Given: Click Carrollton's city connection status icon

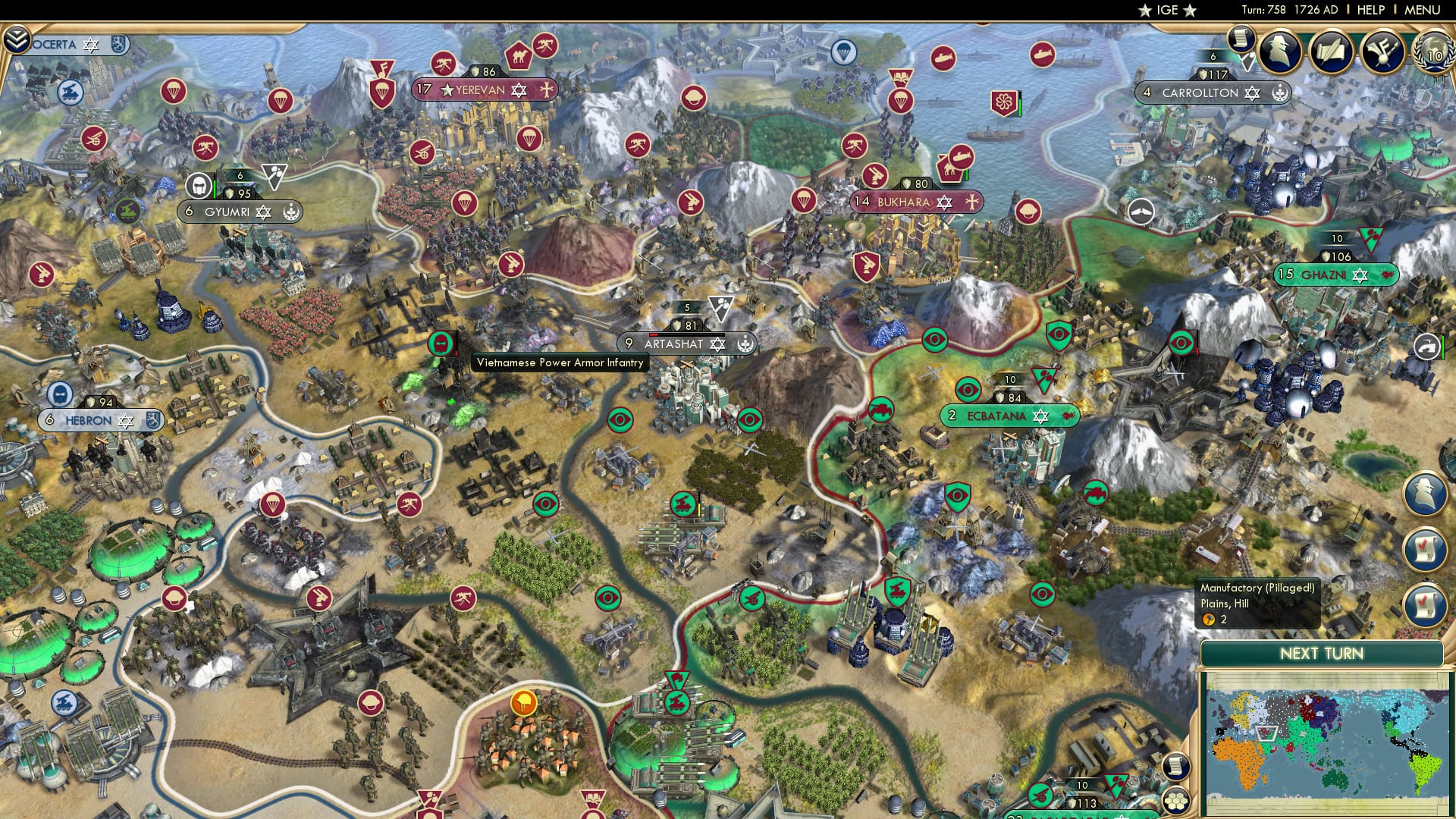Looking at the screenshot, I should click(x=1280, y=94).
